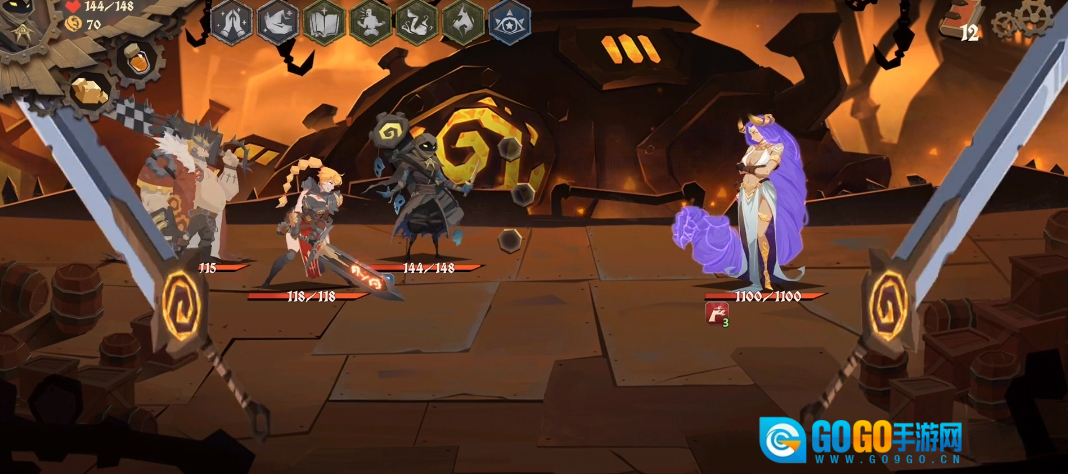
Task: Choose the meditating figure relic icon
Action: pyautogui.click(x=371, y=21)
